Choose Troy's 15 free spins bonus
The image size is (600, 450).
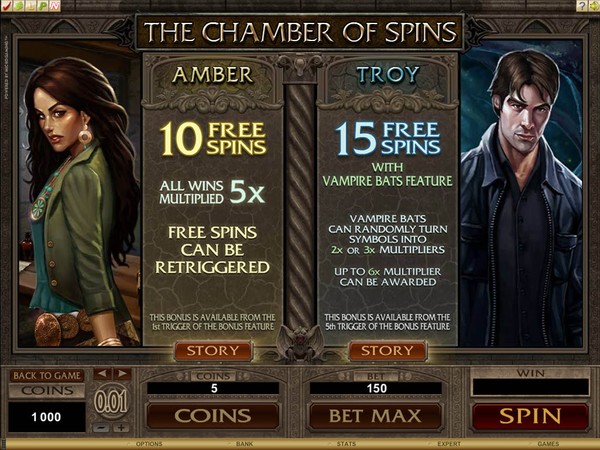click(387, 140)
